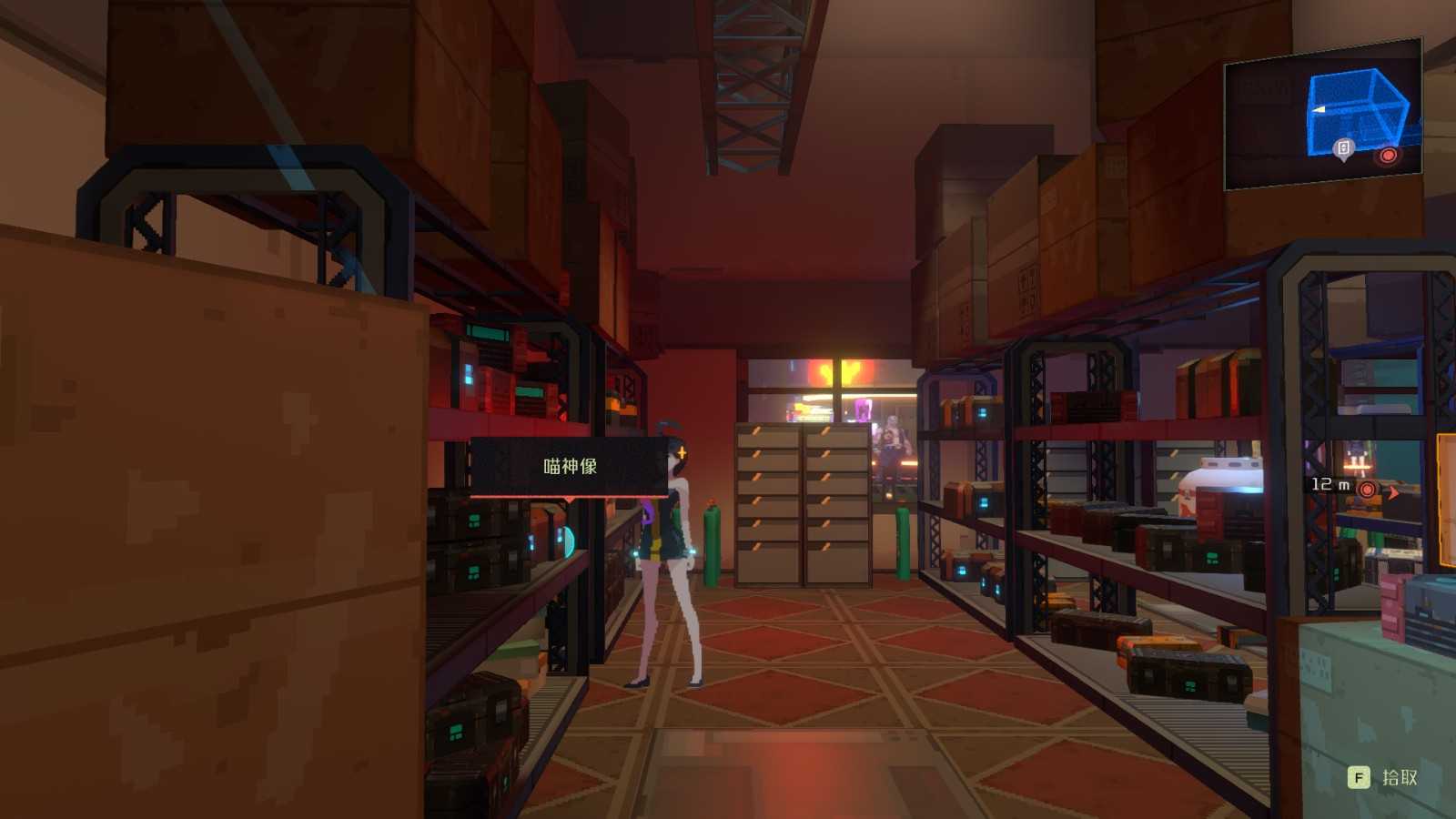Image resolution: width=1456 pixels, height=819 pixels.
Task: Select the white pin marker on minimap
Action: click(x=1343, y=148)
